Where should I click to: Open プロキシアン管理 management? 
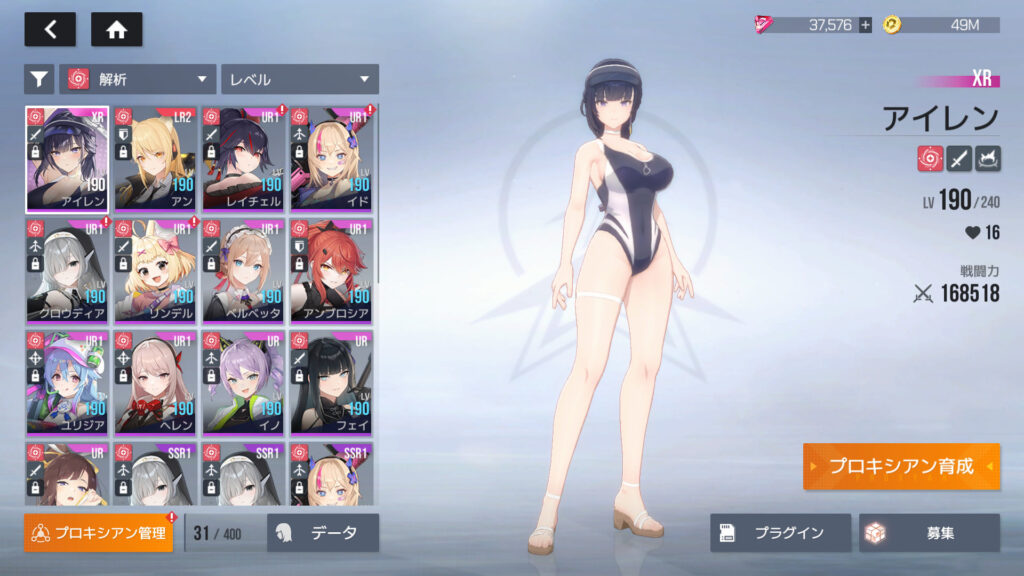pos(98,533)
